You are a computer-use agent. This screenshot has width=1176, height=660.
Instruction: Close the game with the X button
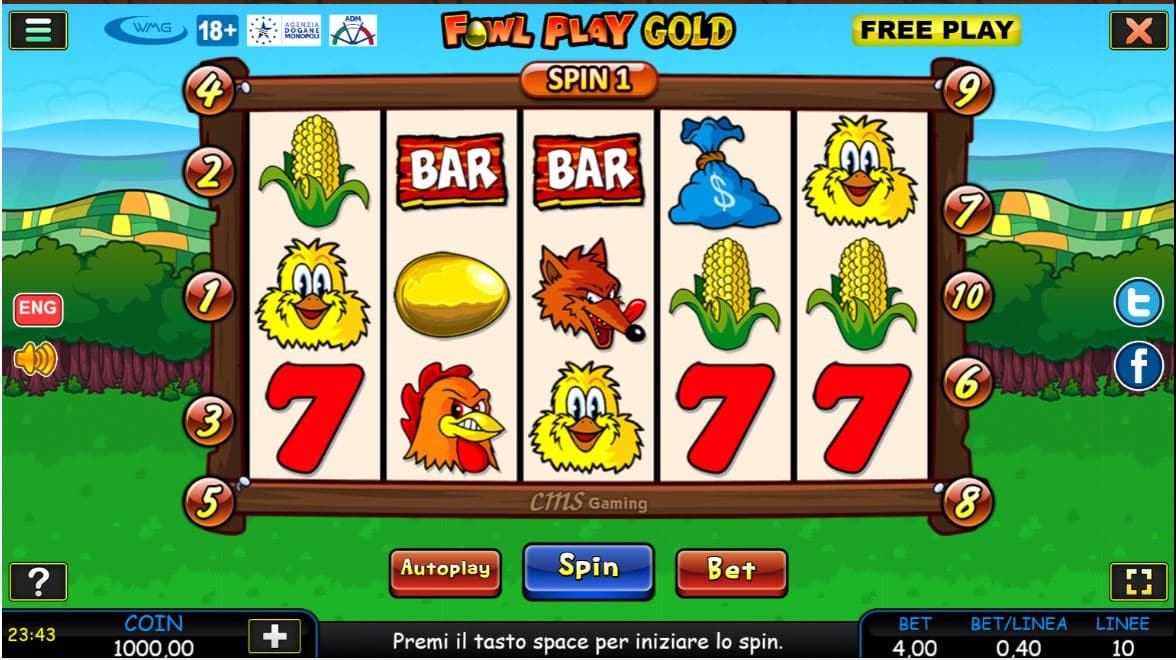pos(1138,31)
